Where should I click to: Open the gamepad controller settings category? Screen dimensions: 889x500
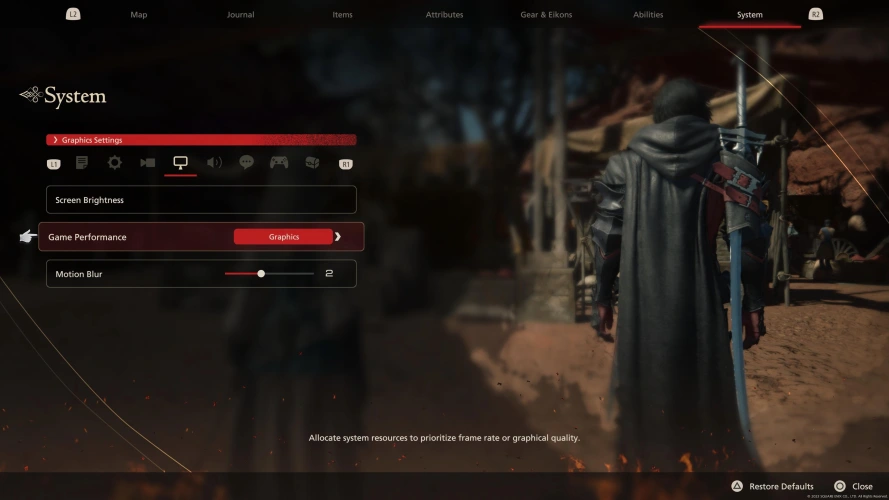279,162
